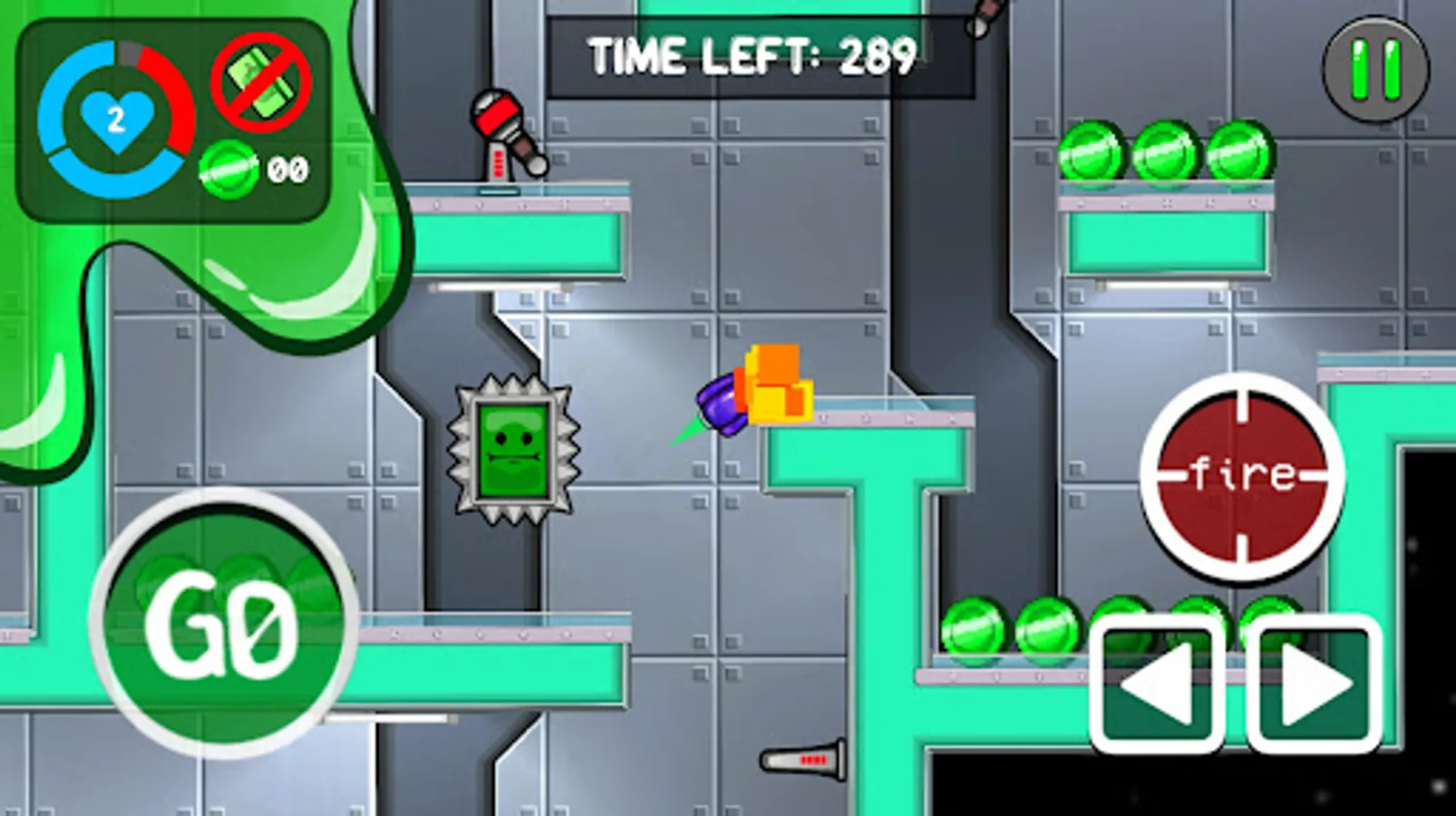Click the TIME LEFT: 289 banner
Viewport: 1456px width, 816px height.
point(752,54)
